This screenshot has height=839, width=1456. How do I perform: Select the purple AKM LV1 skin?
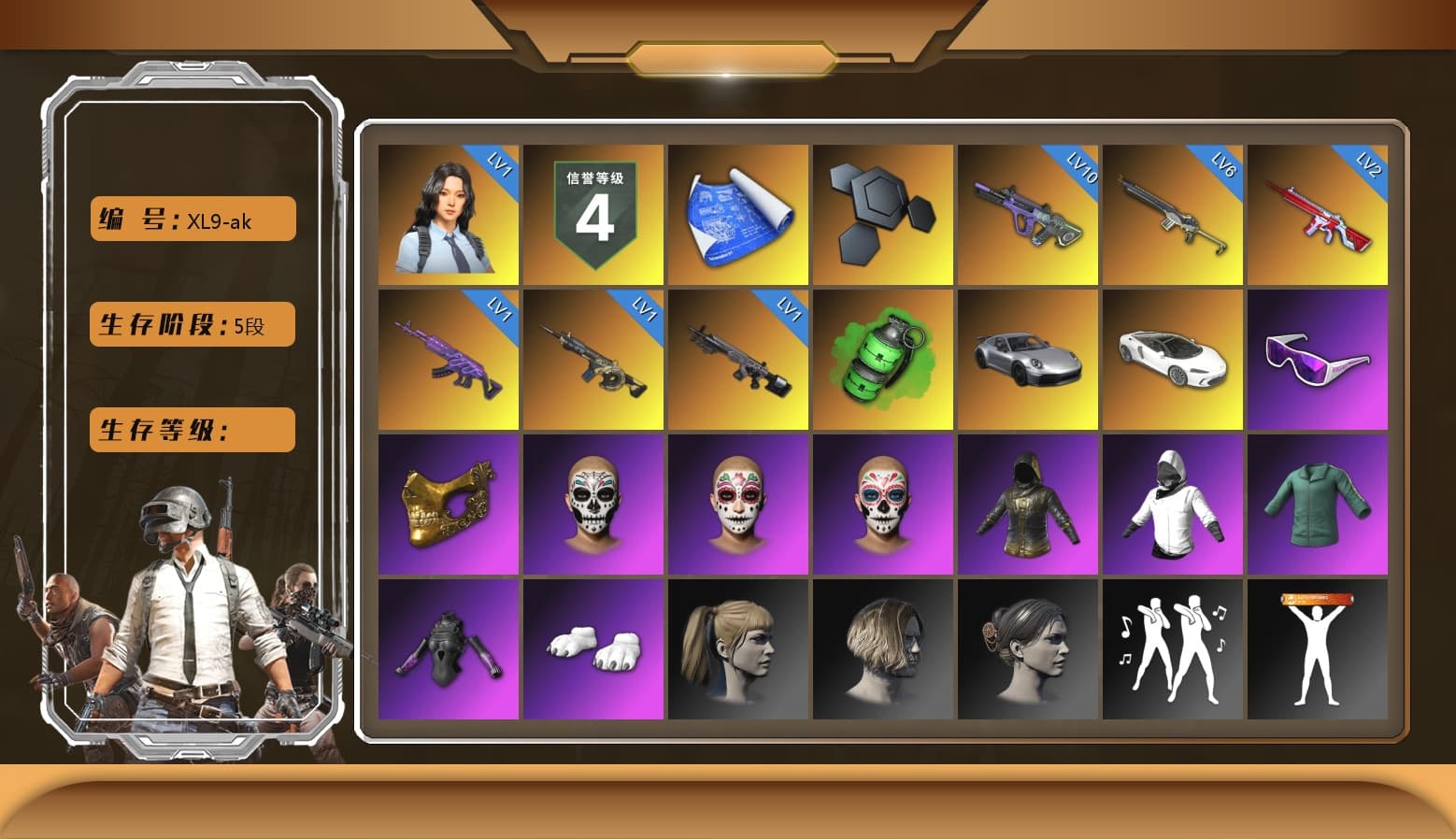tap(450, 358)
